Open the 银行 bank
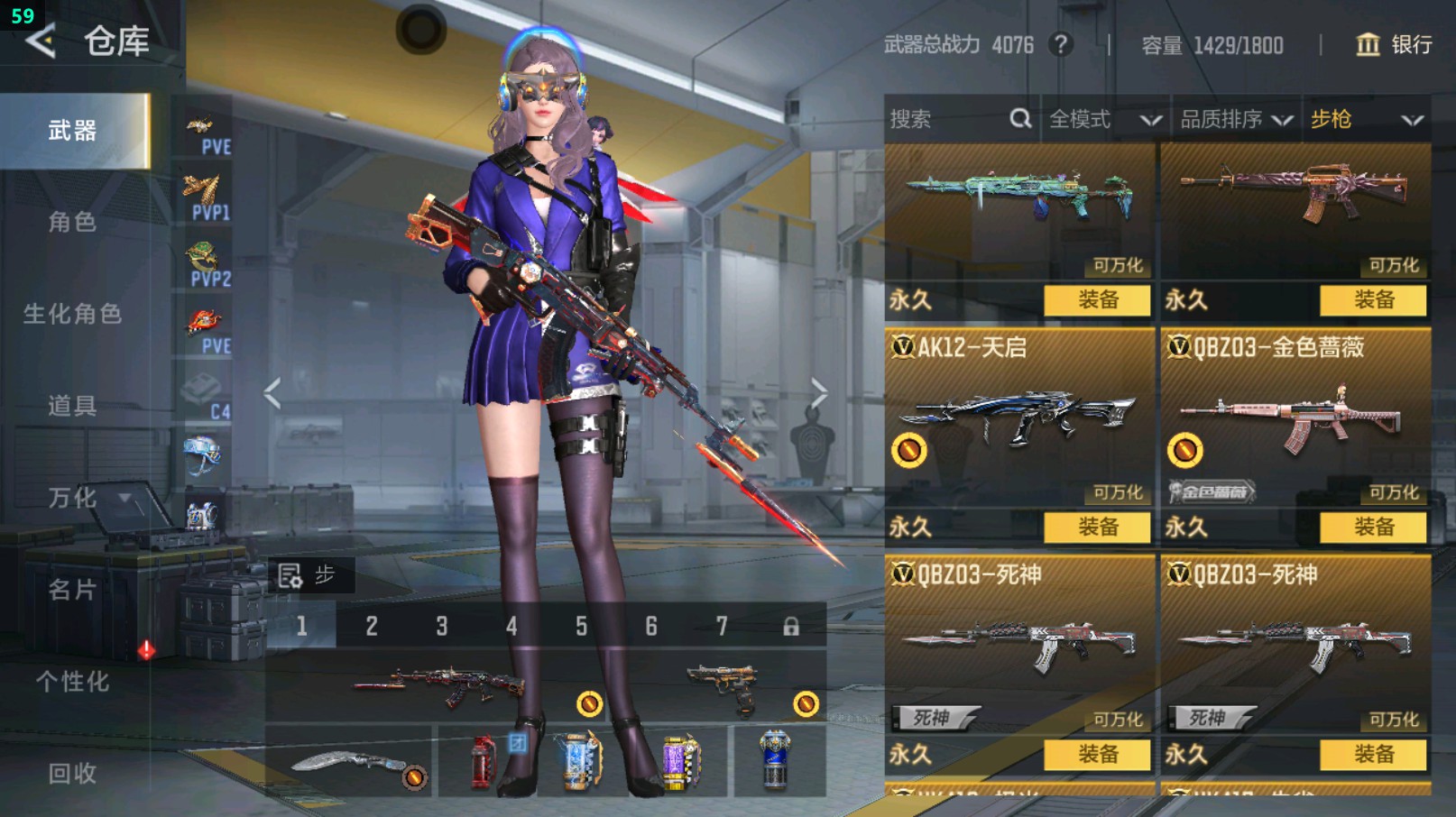 tap(1395, 45)
